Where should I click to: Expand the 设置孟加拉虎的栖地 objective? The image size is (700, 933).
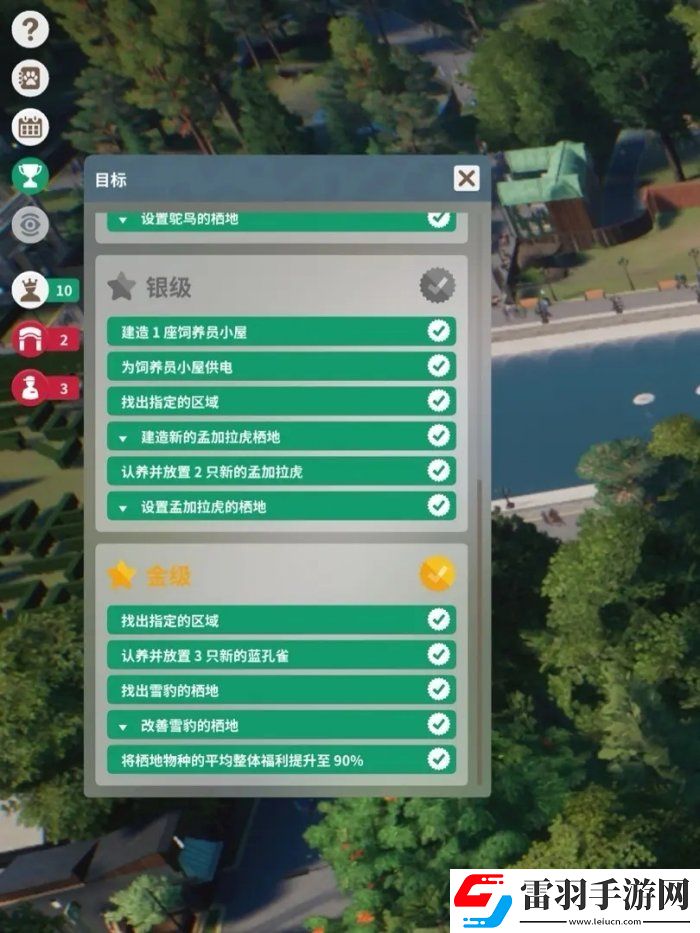[124, 507]
